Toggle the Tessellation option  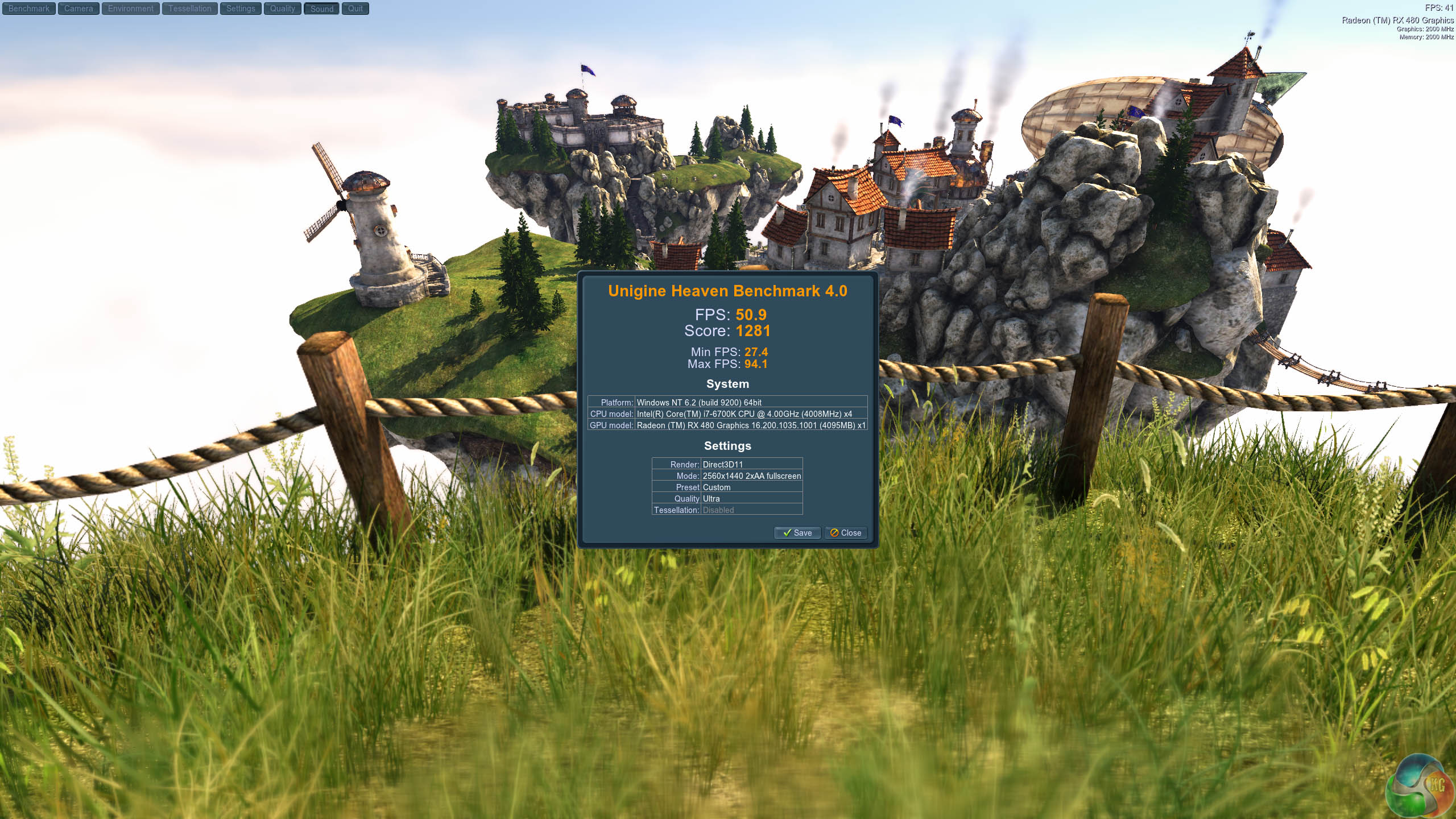(x=189, y=9)
